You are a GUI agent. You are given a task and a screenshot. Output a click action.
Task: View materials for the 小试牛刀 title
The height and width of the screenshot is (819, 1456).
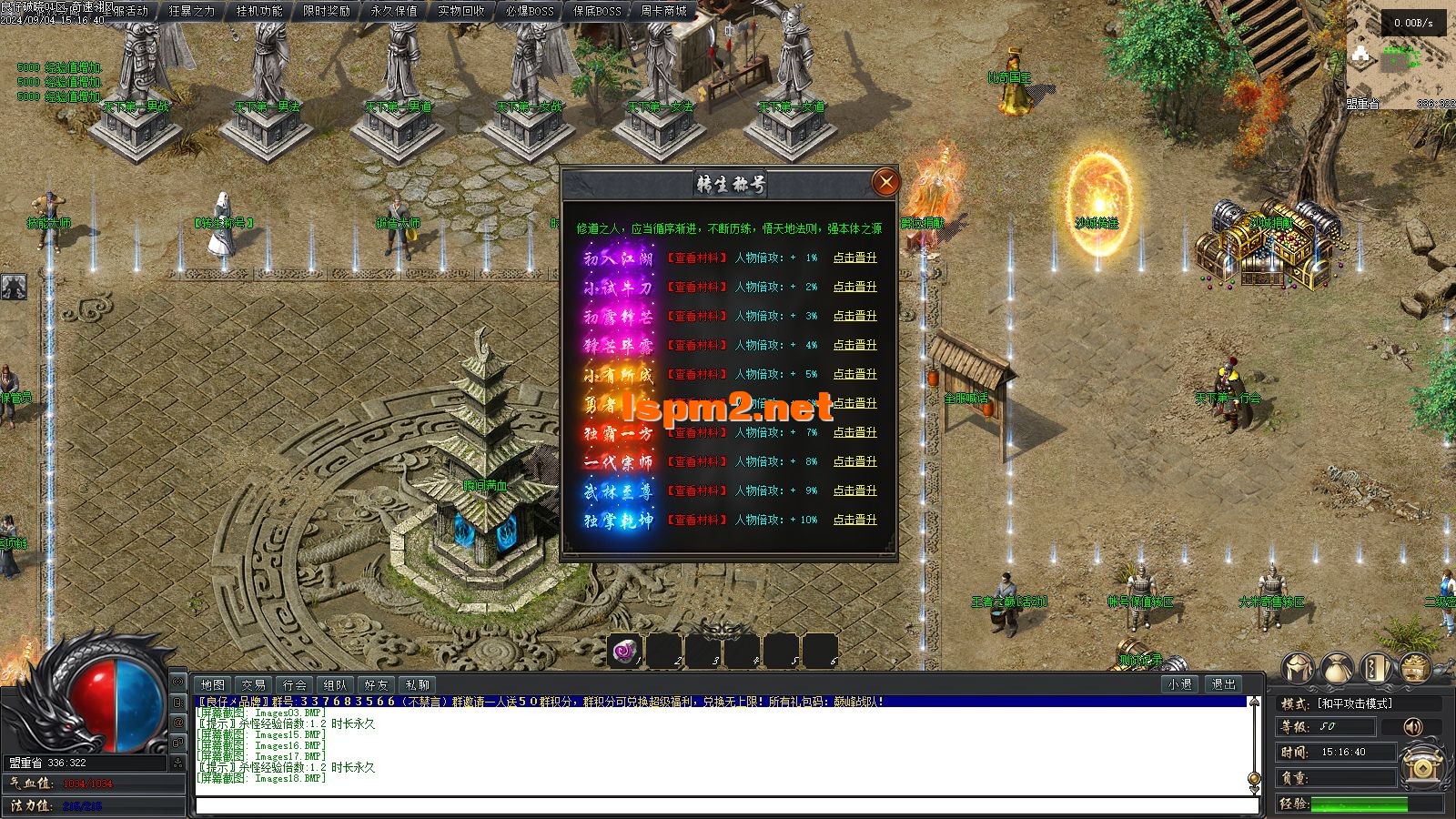697,287
